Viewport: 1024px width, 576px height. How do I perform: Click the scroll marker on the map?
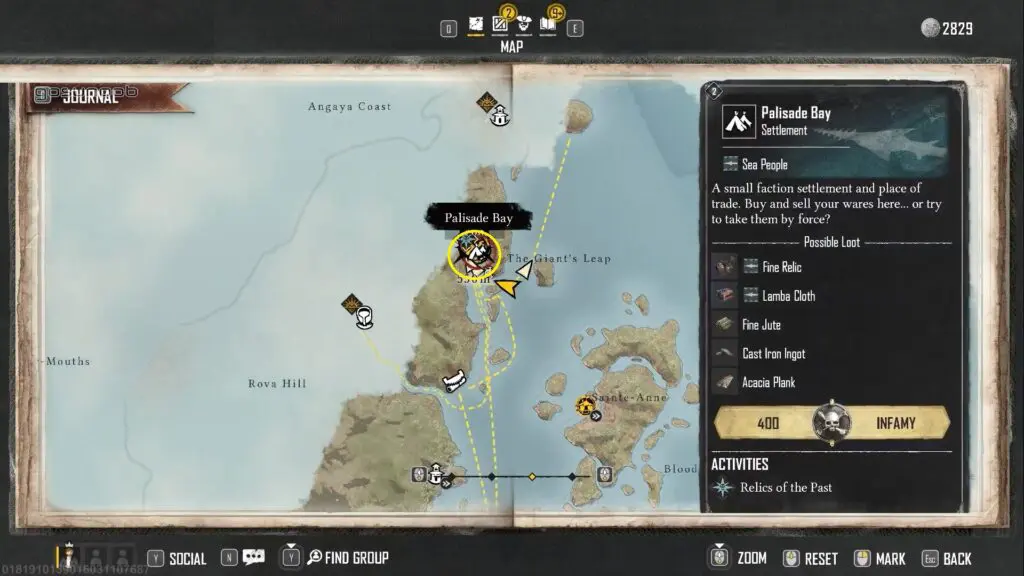click(x=455, y=381)
